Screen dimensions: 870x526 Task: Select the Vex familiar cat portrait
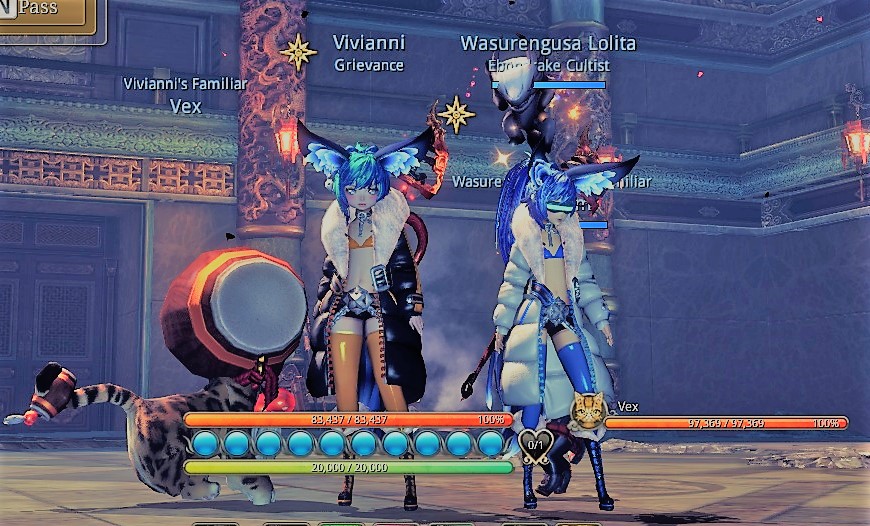coord(587,412)
